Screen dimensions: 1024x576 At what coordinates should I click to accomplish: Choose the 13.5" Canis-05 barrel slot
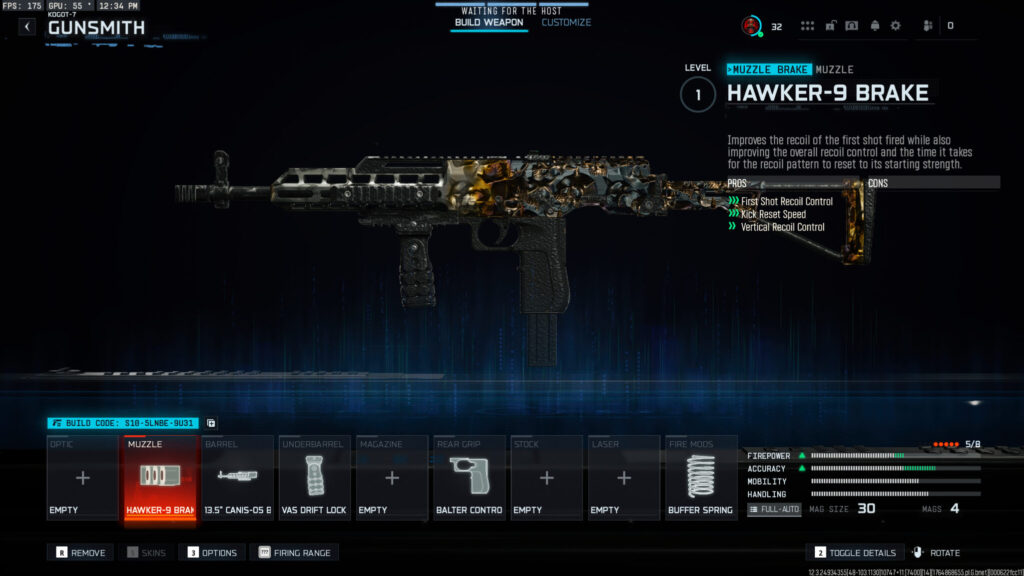237,478
